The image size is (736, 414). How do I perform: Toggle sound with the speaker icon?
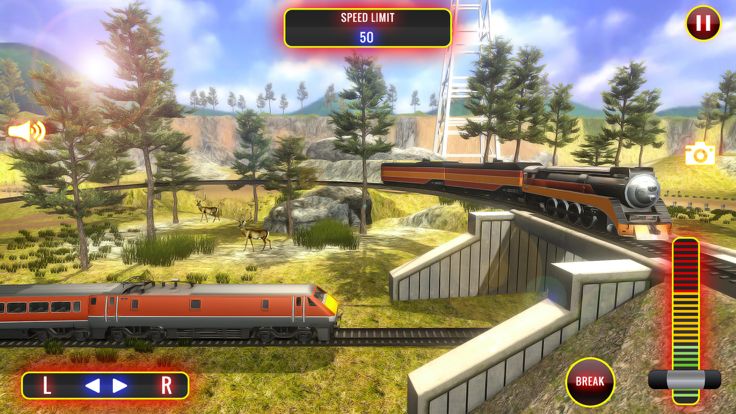tap(27, 131)
